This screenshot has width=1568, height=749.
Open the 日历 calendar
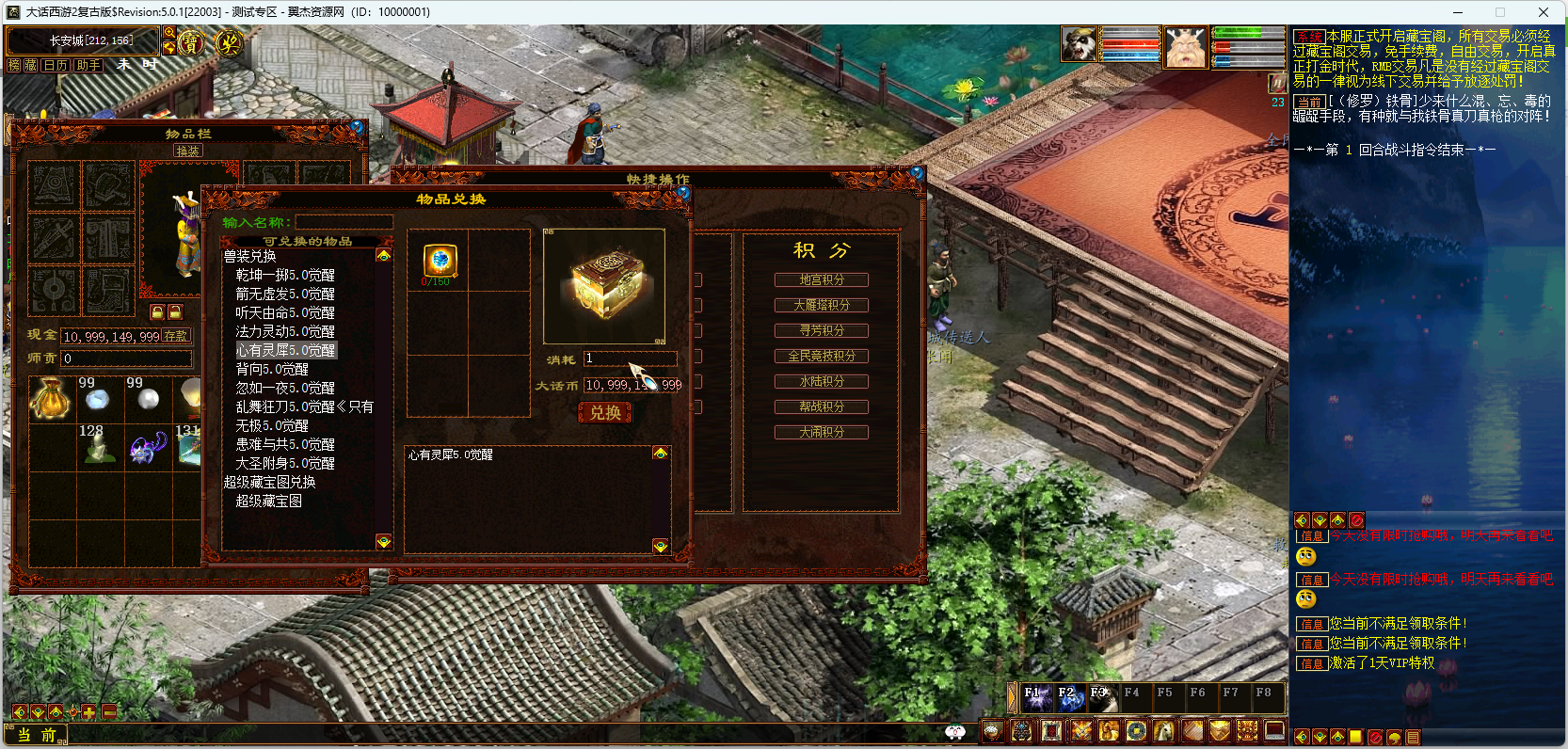point(56,65)
